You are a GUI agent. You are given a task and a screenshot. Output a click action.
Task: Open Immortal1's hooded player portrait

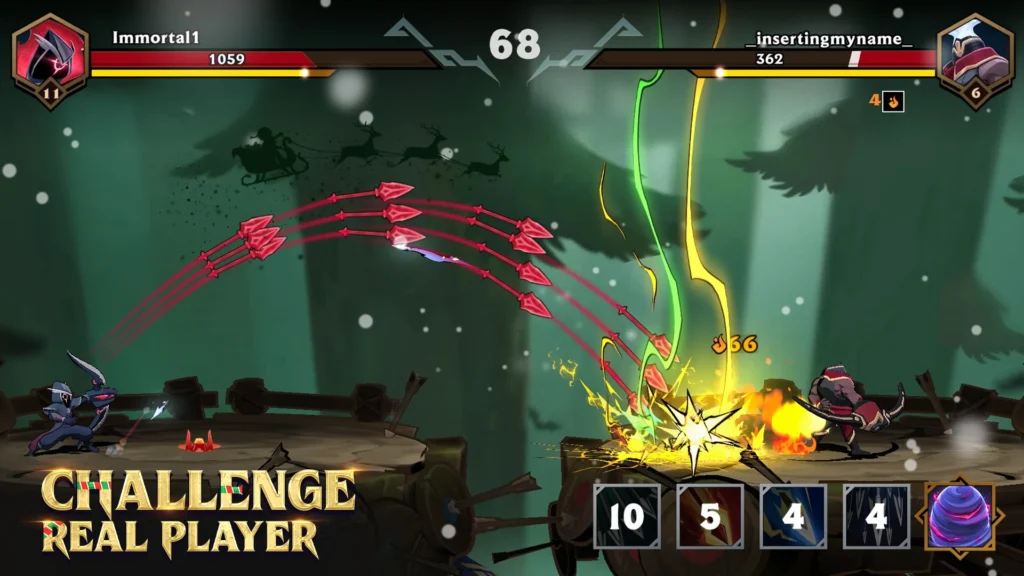[50, 54]
